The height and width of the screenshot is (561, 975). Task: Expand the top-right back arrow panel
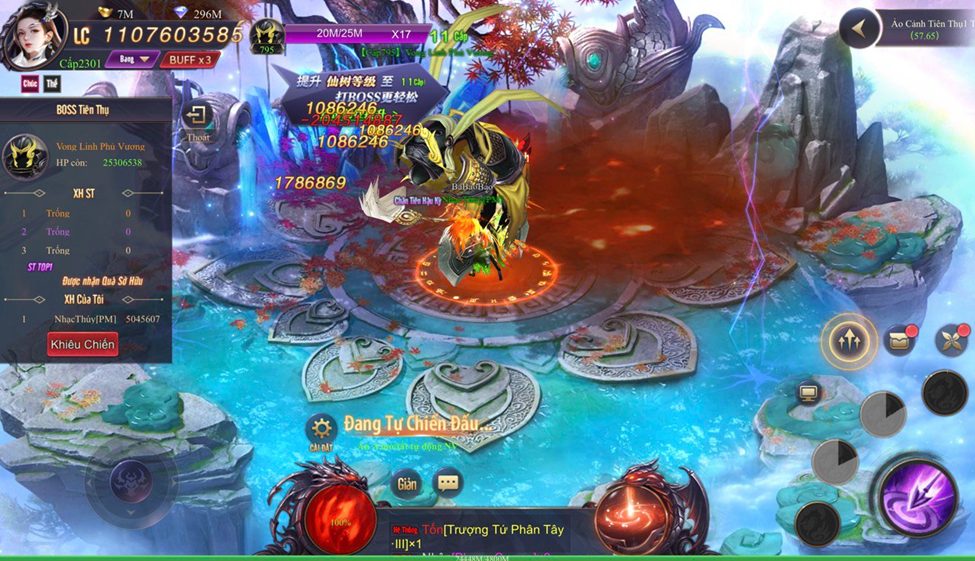click(x=859, y=28)
